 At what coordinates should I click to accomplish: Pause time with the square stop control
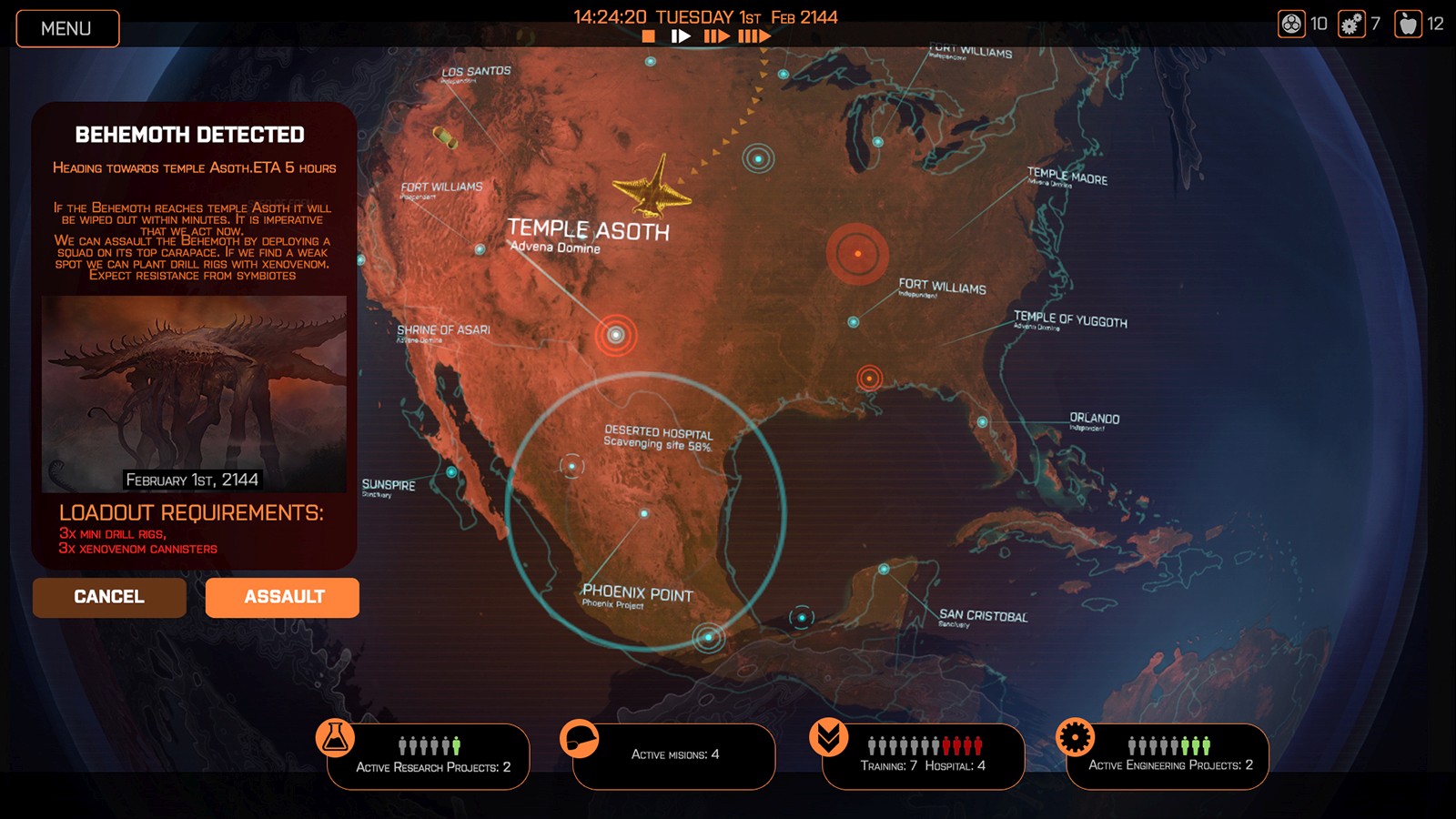648,36
